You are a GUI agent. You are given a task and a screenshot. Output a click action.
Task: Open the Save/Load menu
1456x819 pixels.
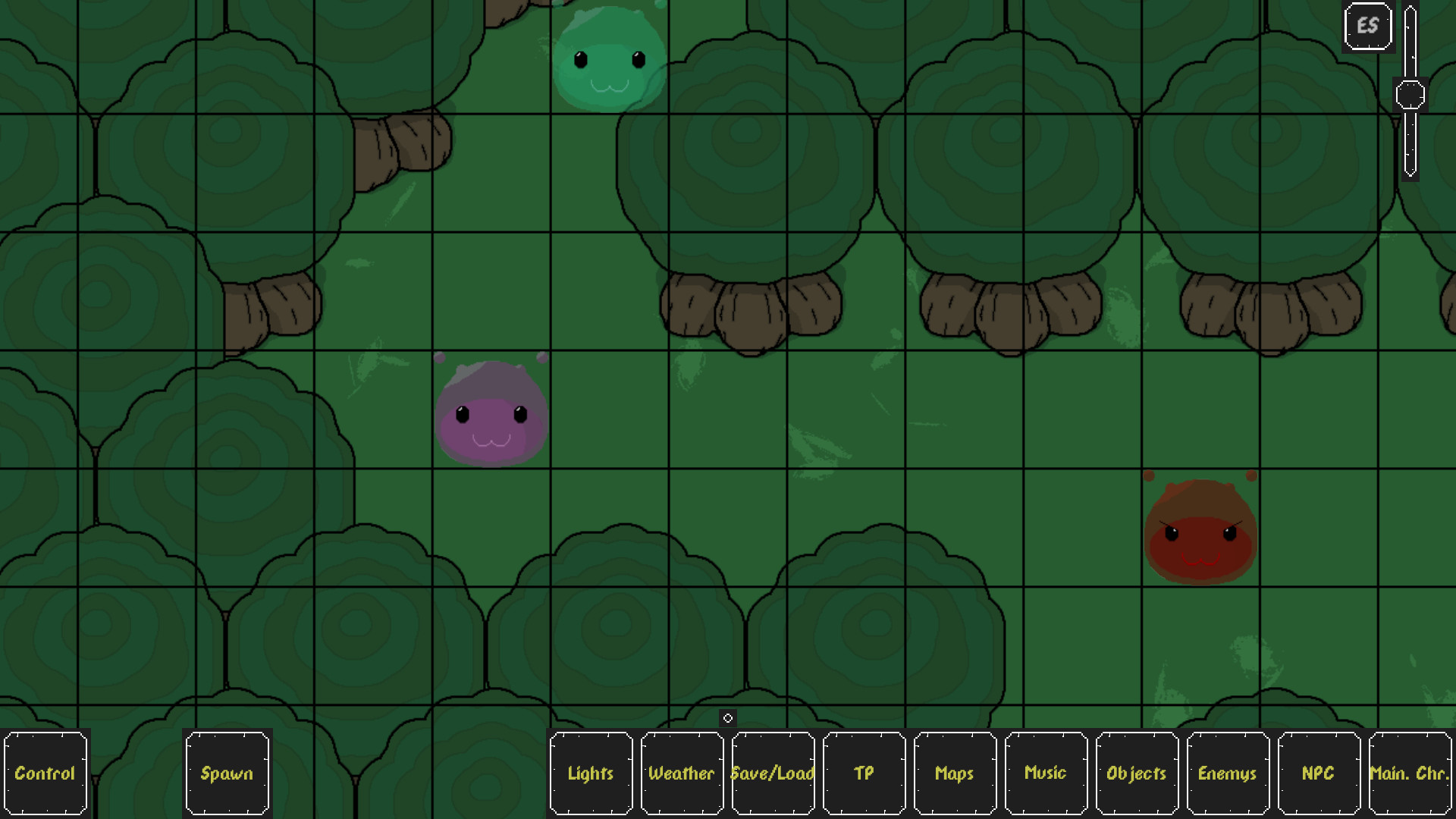tap(772, 773)
